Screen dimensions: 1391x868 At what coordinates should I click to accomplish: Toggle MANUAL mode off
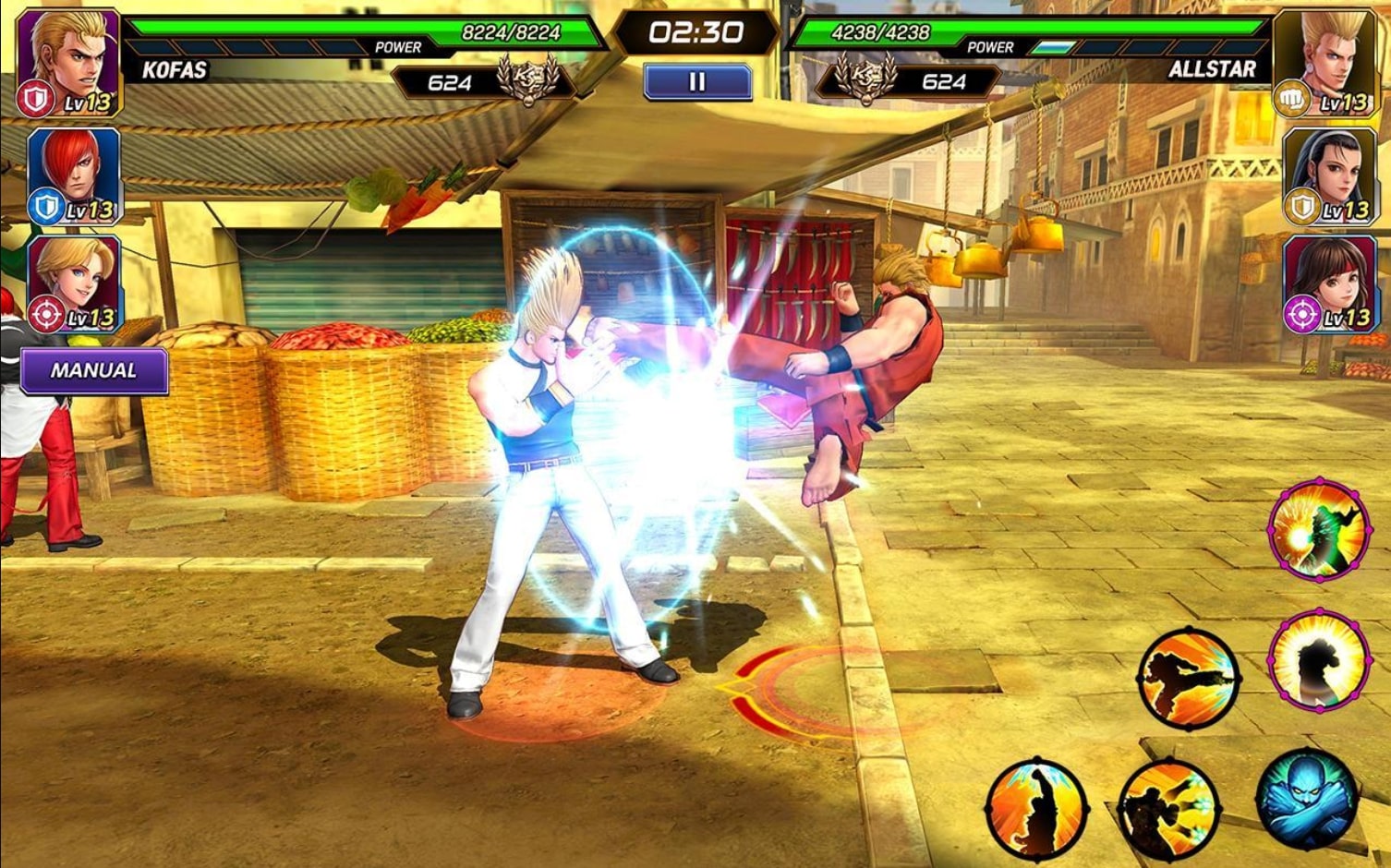pos(92,368)
